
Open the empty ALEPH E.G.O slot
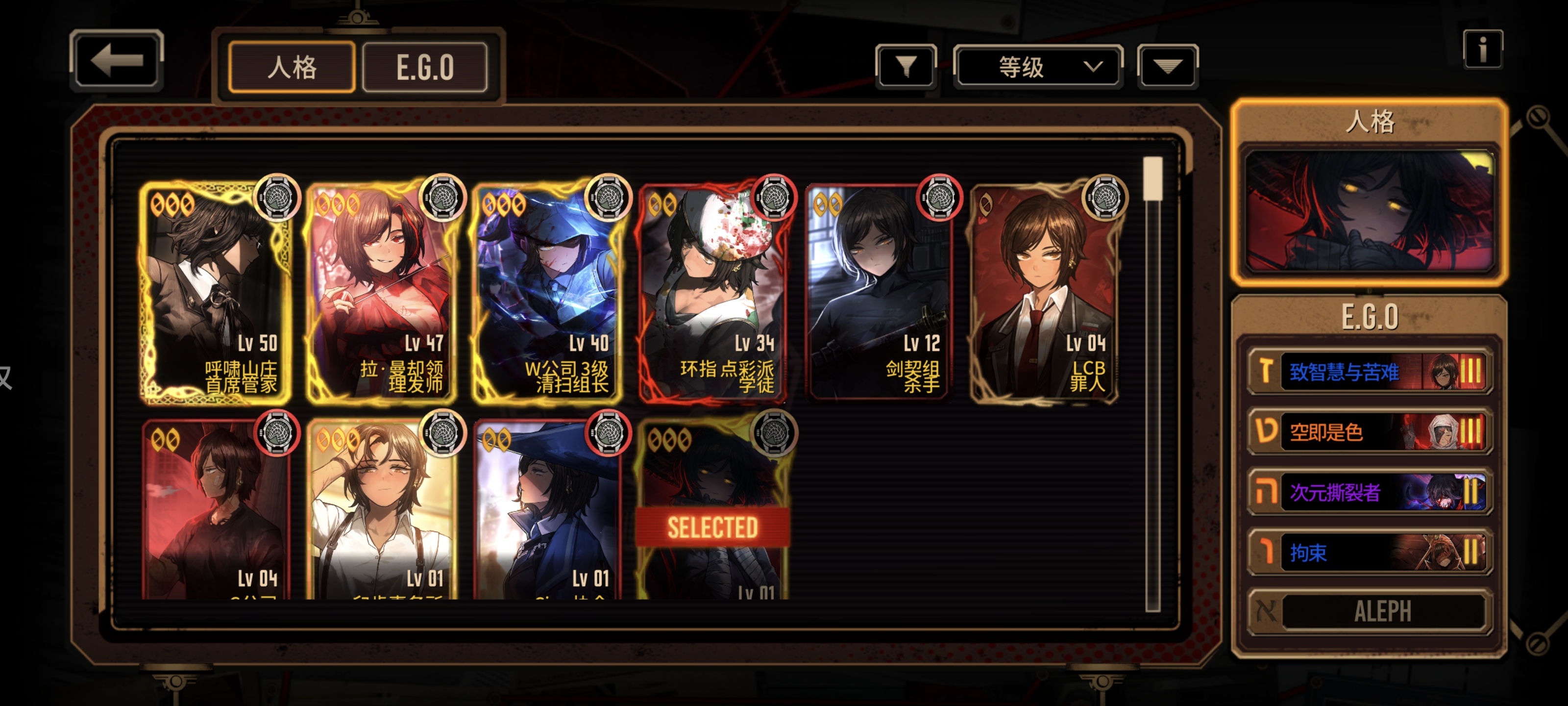pyautogui.click(x=1370, y=611)
